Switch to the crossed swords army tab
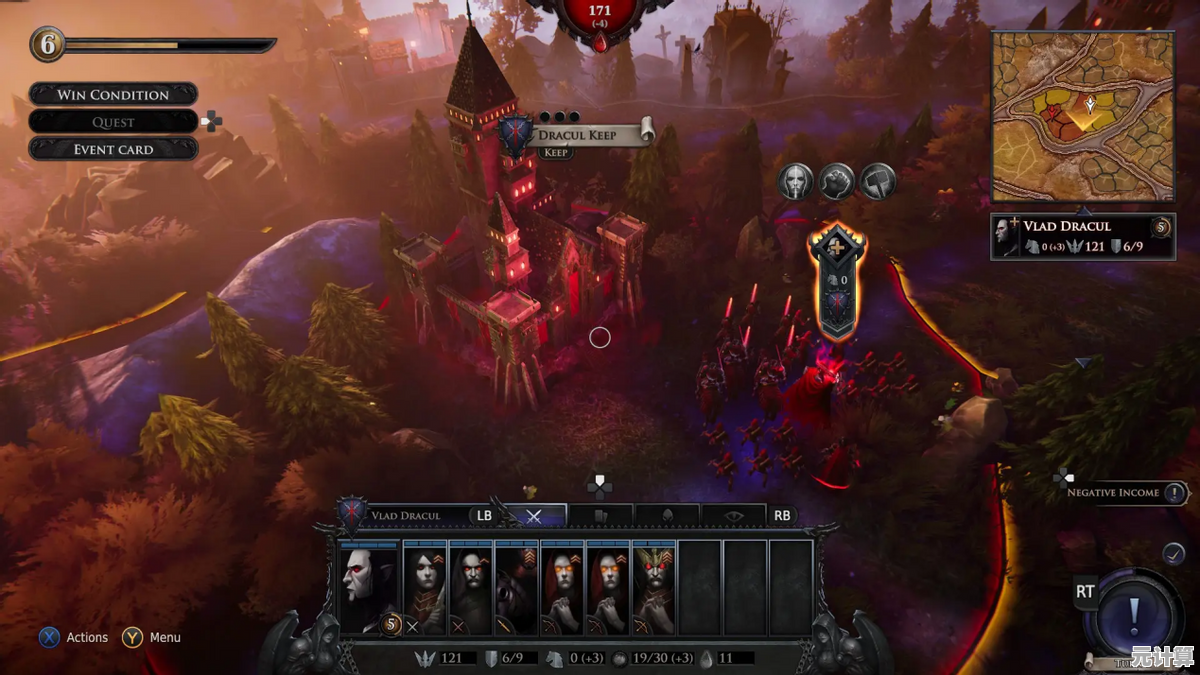This screenshot has height=675, width=1200. point(534,516)
